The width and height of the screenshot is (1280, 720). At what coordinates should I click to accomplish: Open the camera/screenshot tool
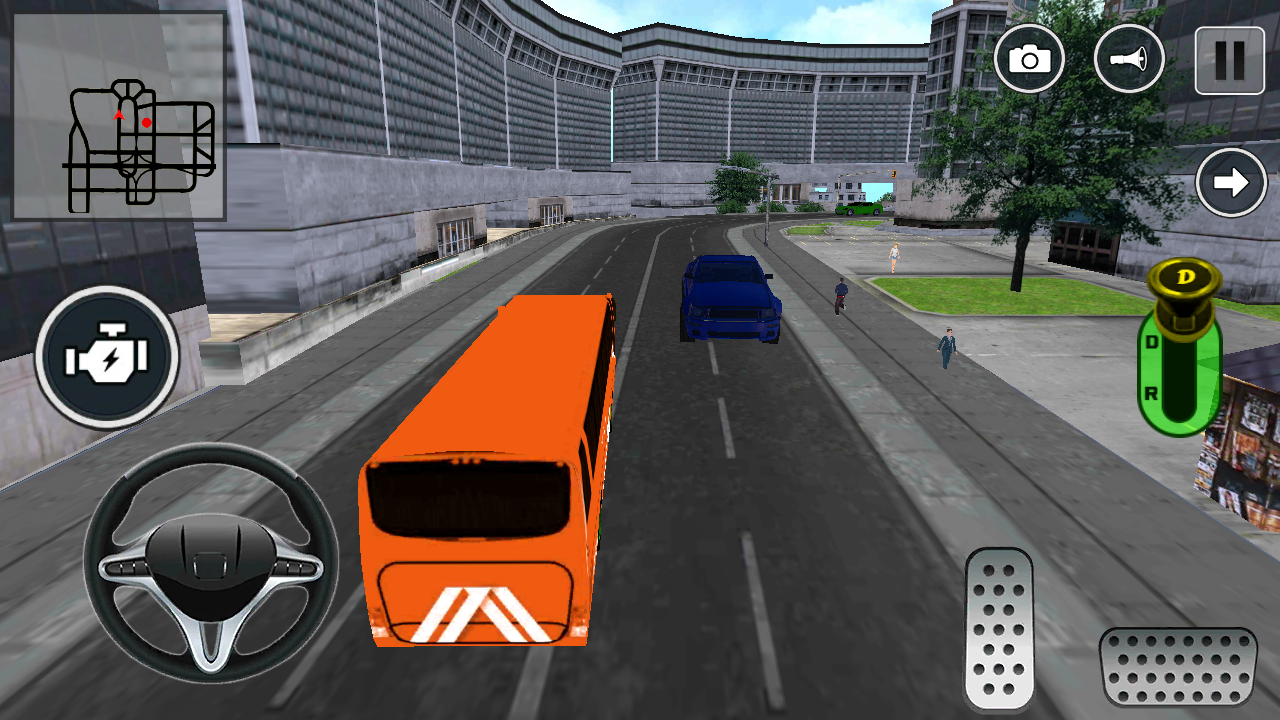(x=1030, y=60)
